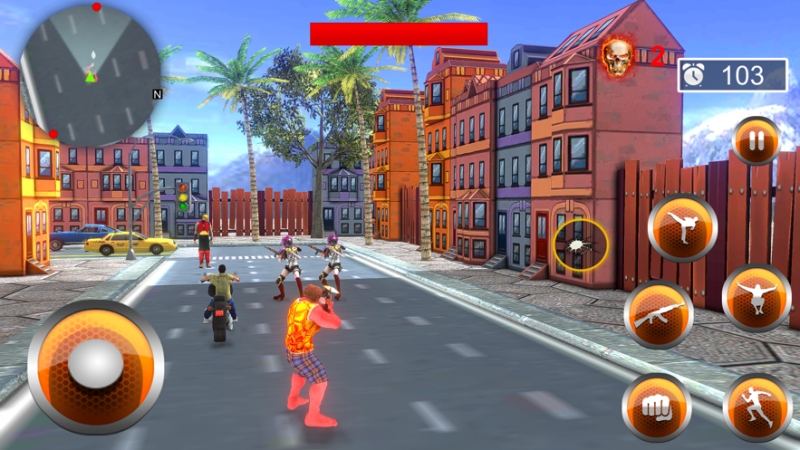This screenshot has width=800, height=450.
Task: Throw a punch with the fist button
Action: tap(656, 406)
